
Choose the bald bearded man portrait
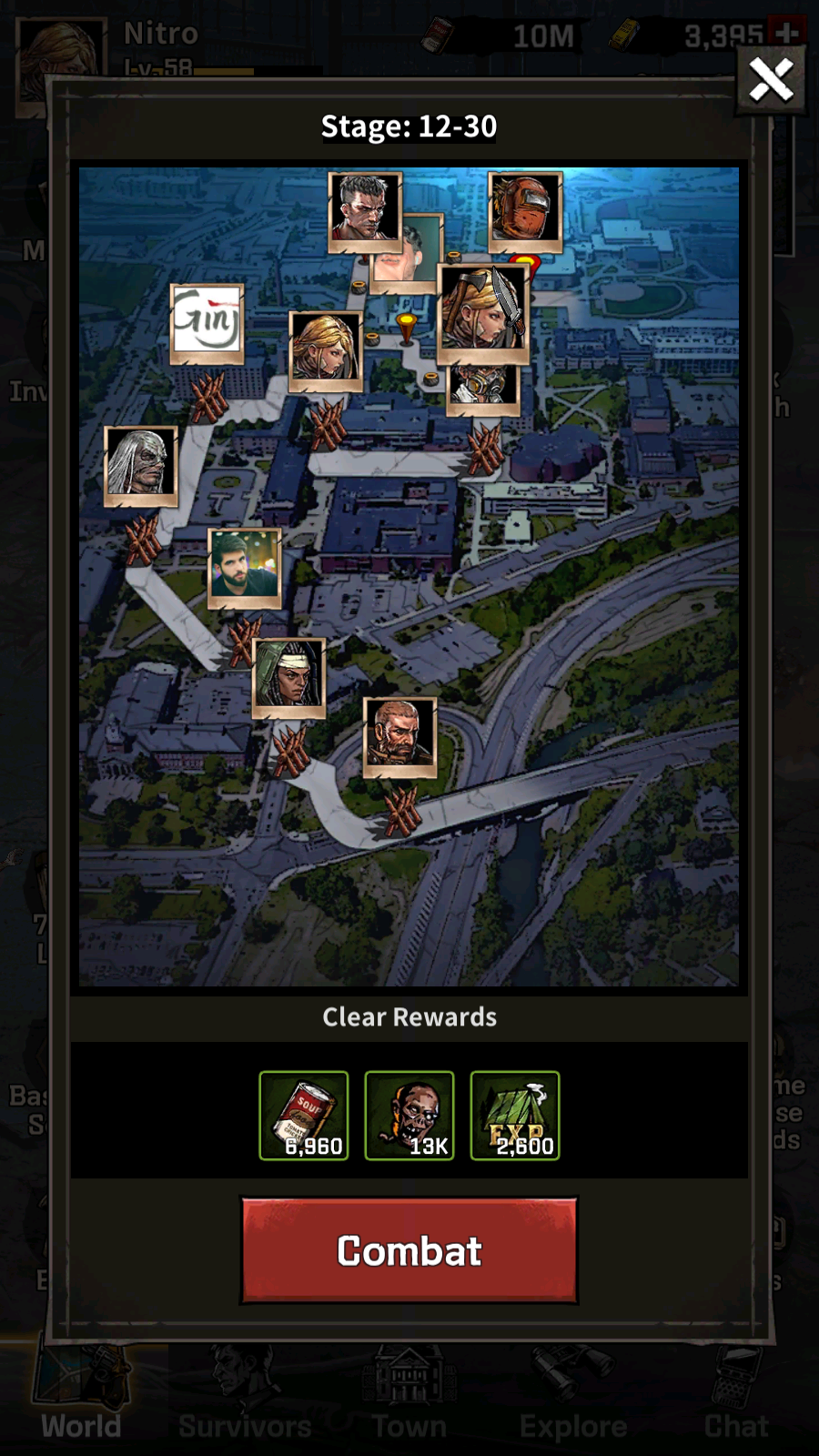point(399,735)
